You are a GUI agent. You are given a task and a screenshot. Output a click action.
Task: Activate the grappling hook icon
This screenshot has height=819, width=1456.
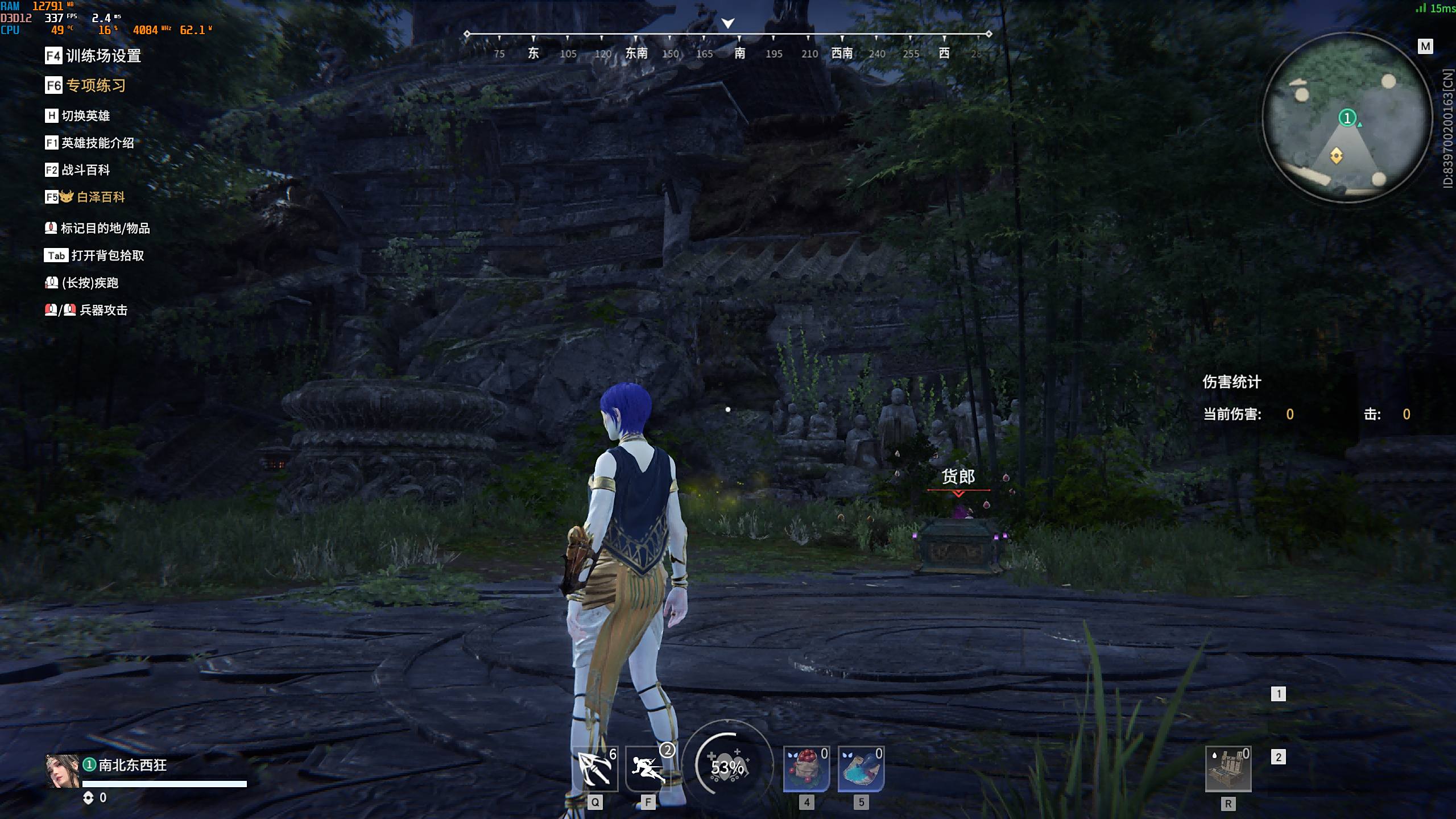[595, 769]
